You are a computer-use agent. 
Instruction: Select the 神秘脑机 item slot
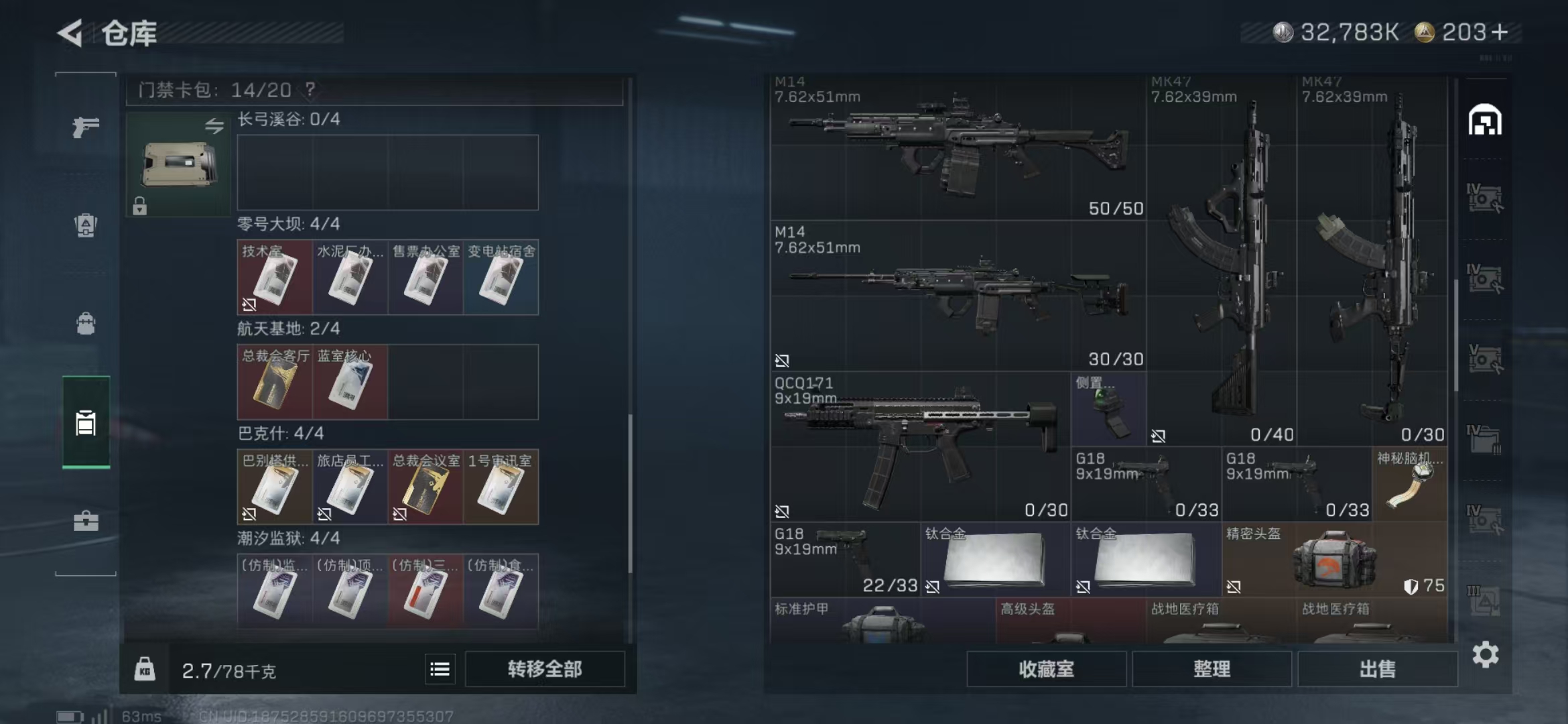pyautogui.click(x=1409, y=484)
